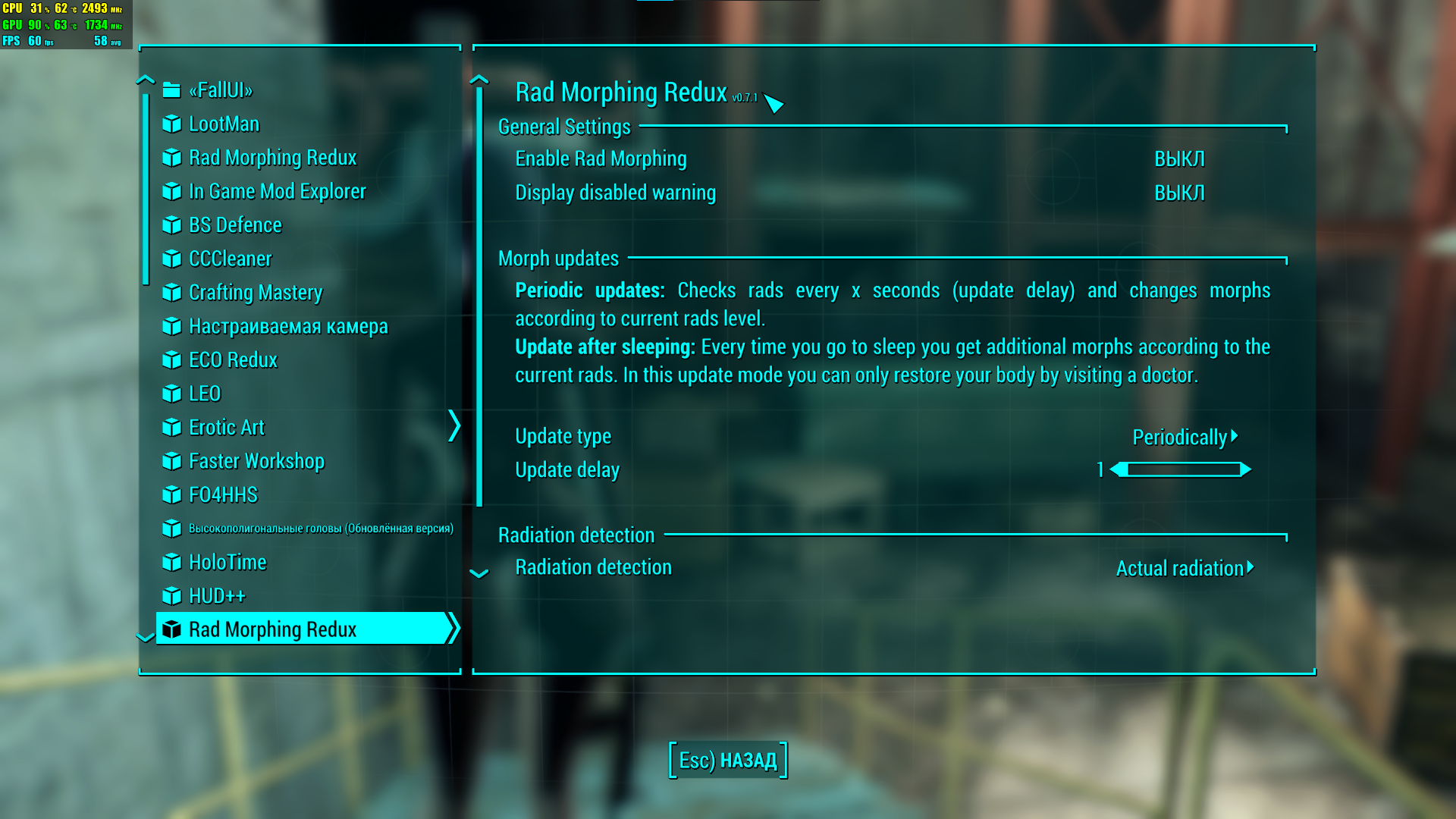Screen dimensions: 1456x819
Task: Click the LootMan mod cube icon
Action: point(172,124)
